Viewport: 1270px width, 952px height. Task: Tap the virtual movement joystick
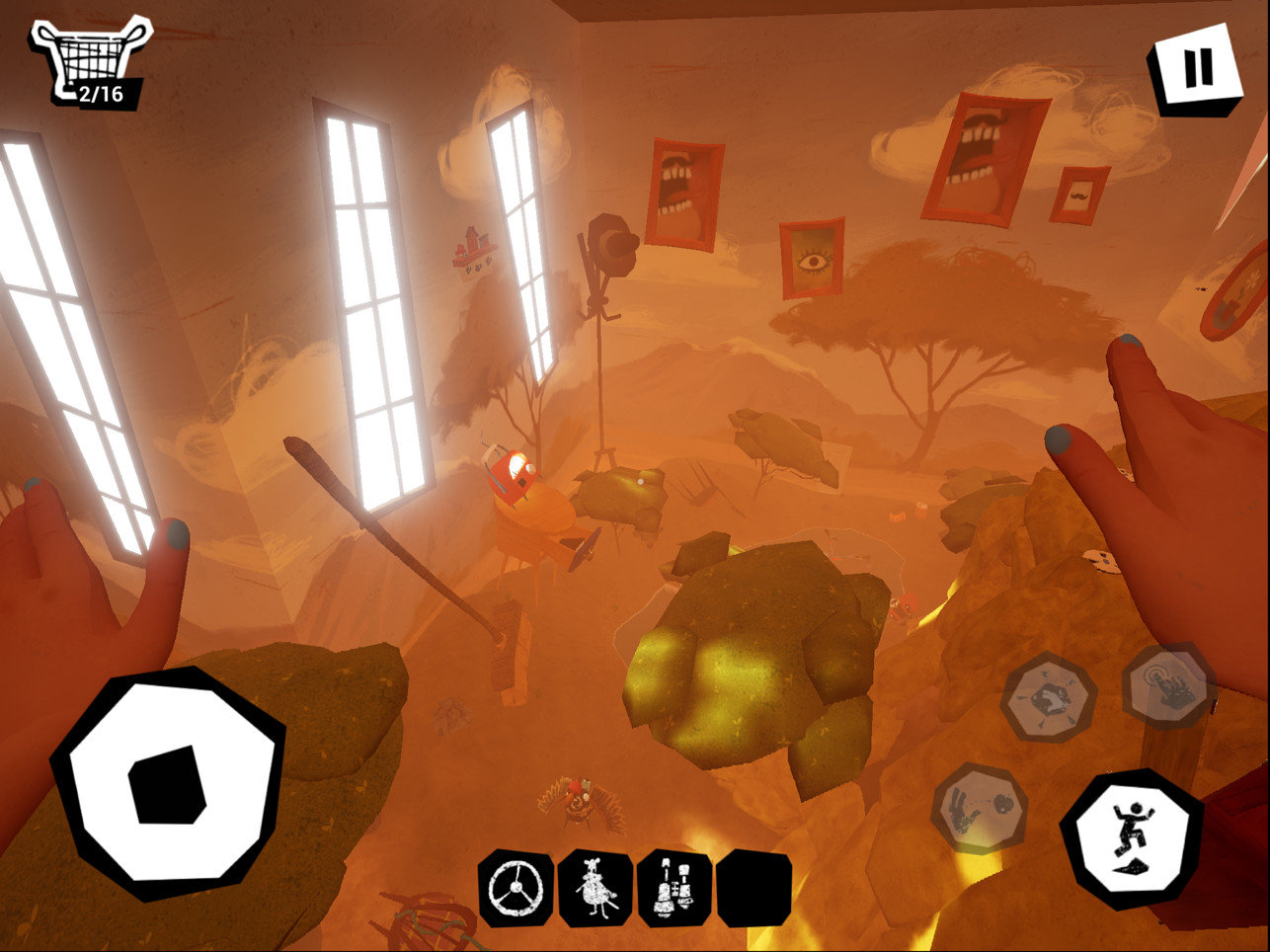(x=168, y=783)
